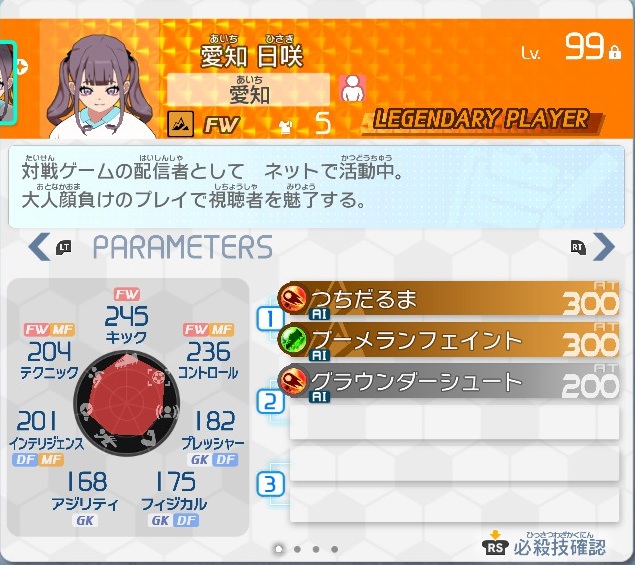Select the ブーメランフェイント skill row
Viewport: 635px width, 565px height.
pos(448,342)
